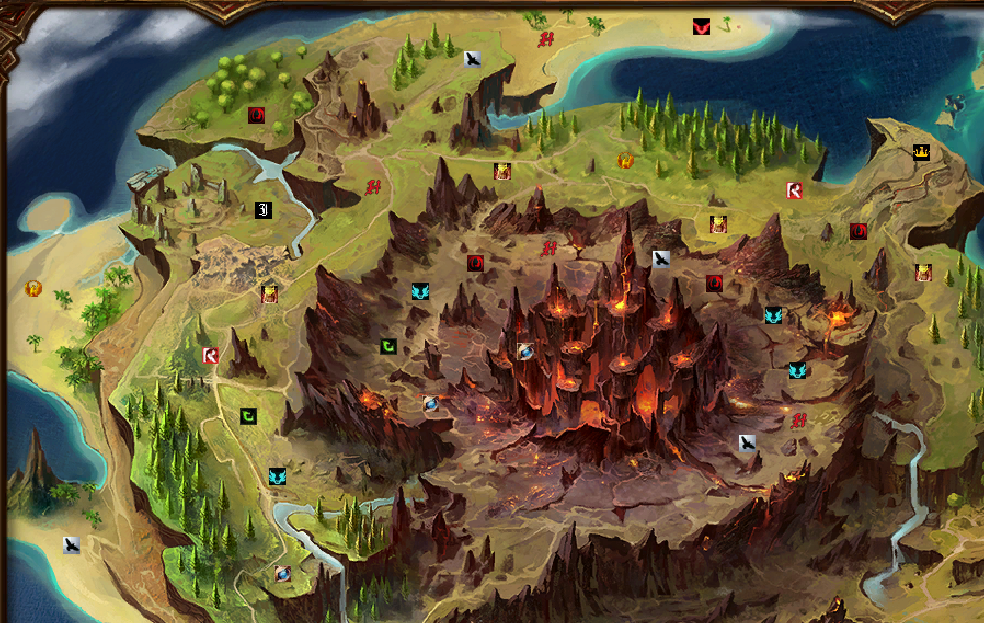Select the gold crown map marker
The height and width of the screenshot is (623, 984).
pyautogui.click(x=920, y=153)
